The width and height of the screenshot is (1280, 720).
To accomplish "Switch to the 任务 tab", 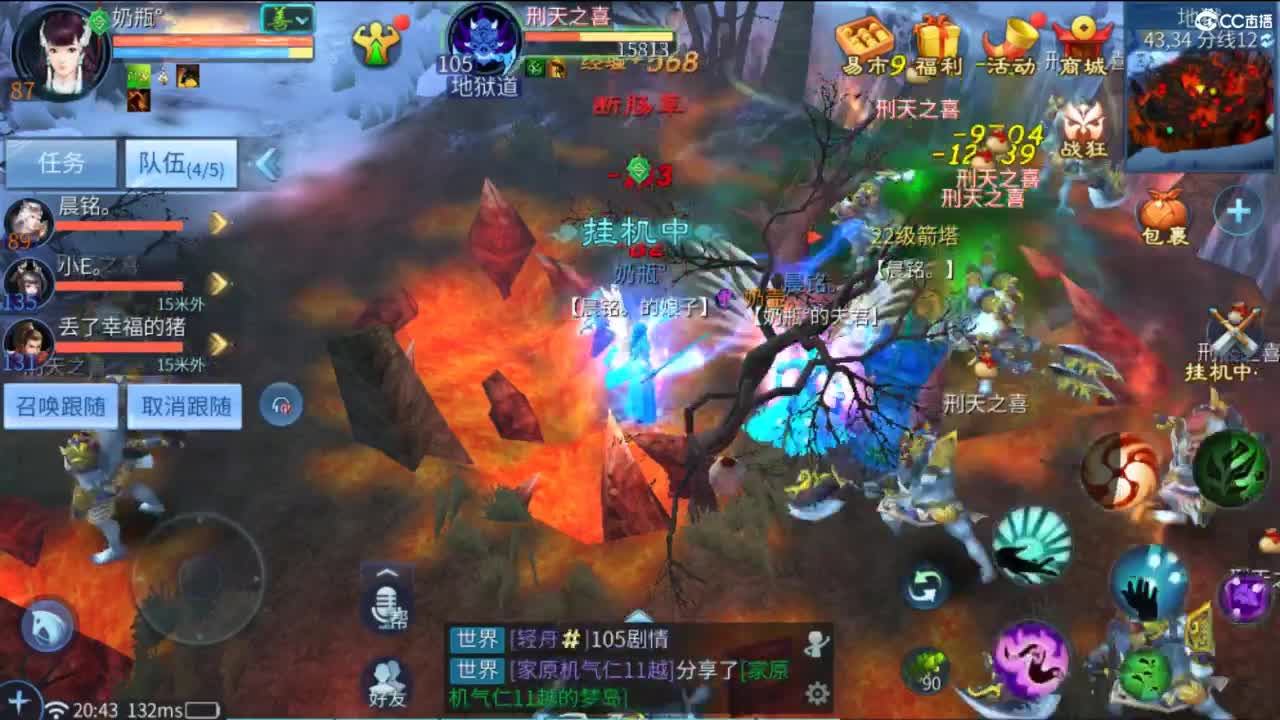I will tap(60, 163).
